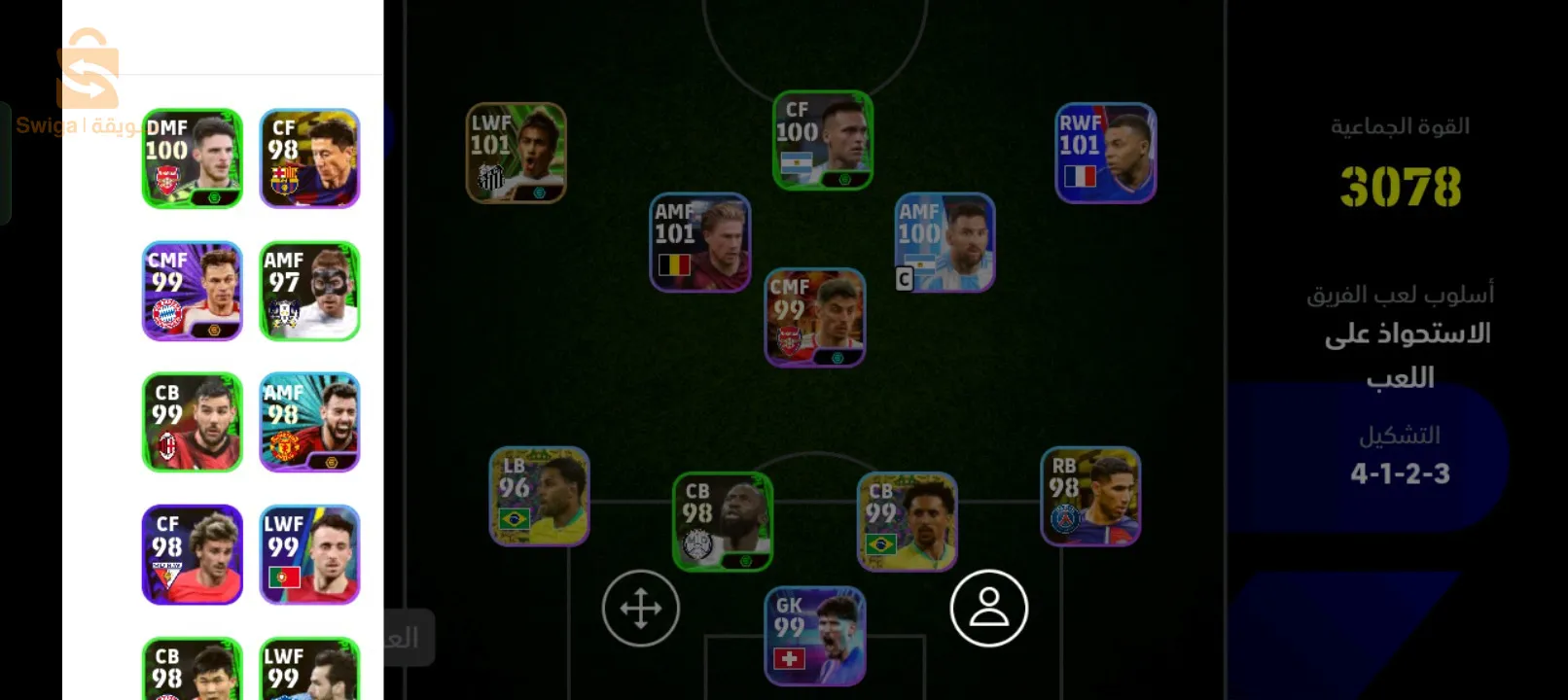Select the RWF 101 France winger card
The image size is (1568, 700).
tap(1105, 154)
